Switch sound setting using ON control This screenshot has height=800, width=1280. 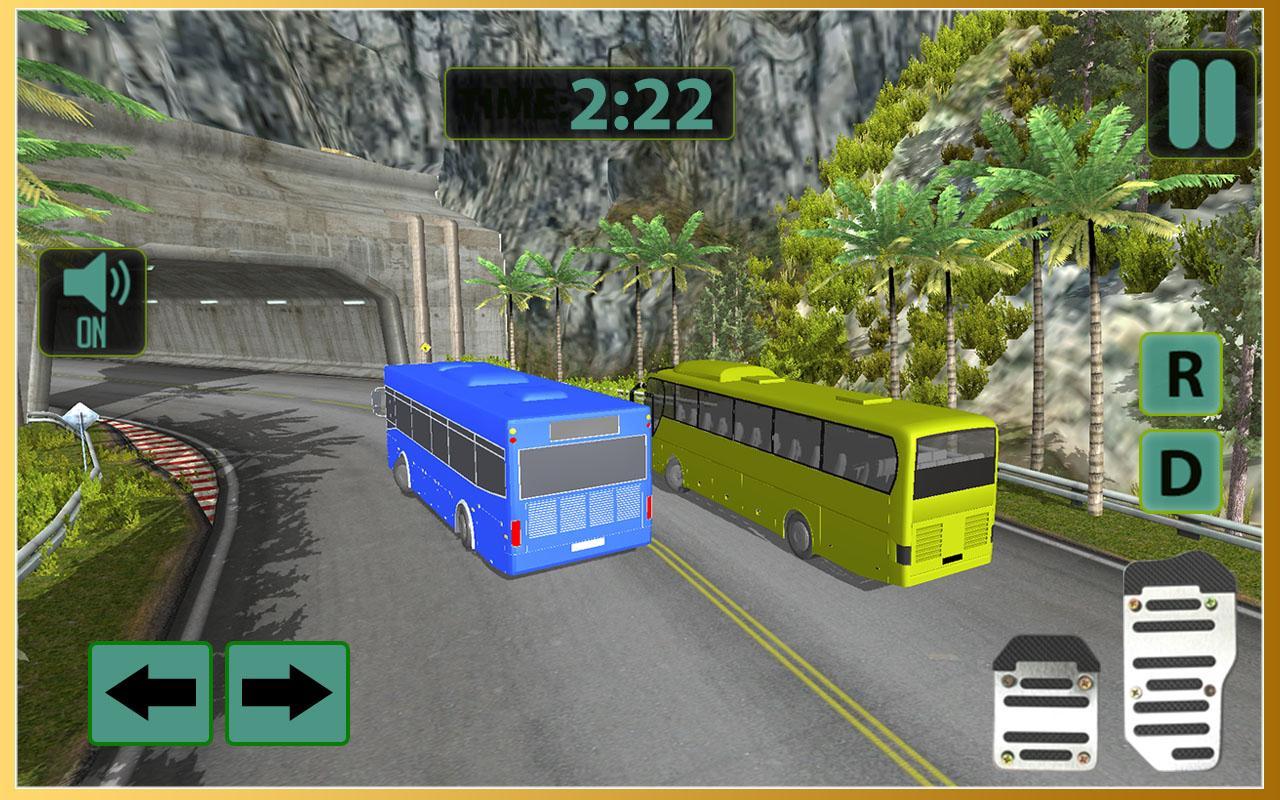click(x=93, y=300)
